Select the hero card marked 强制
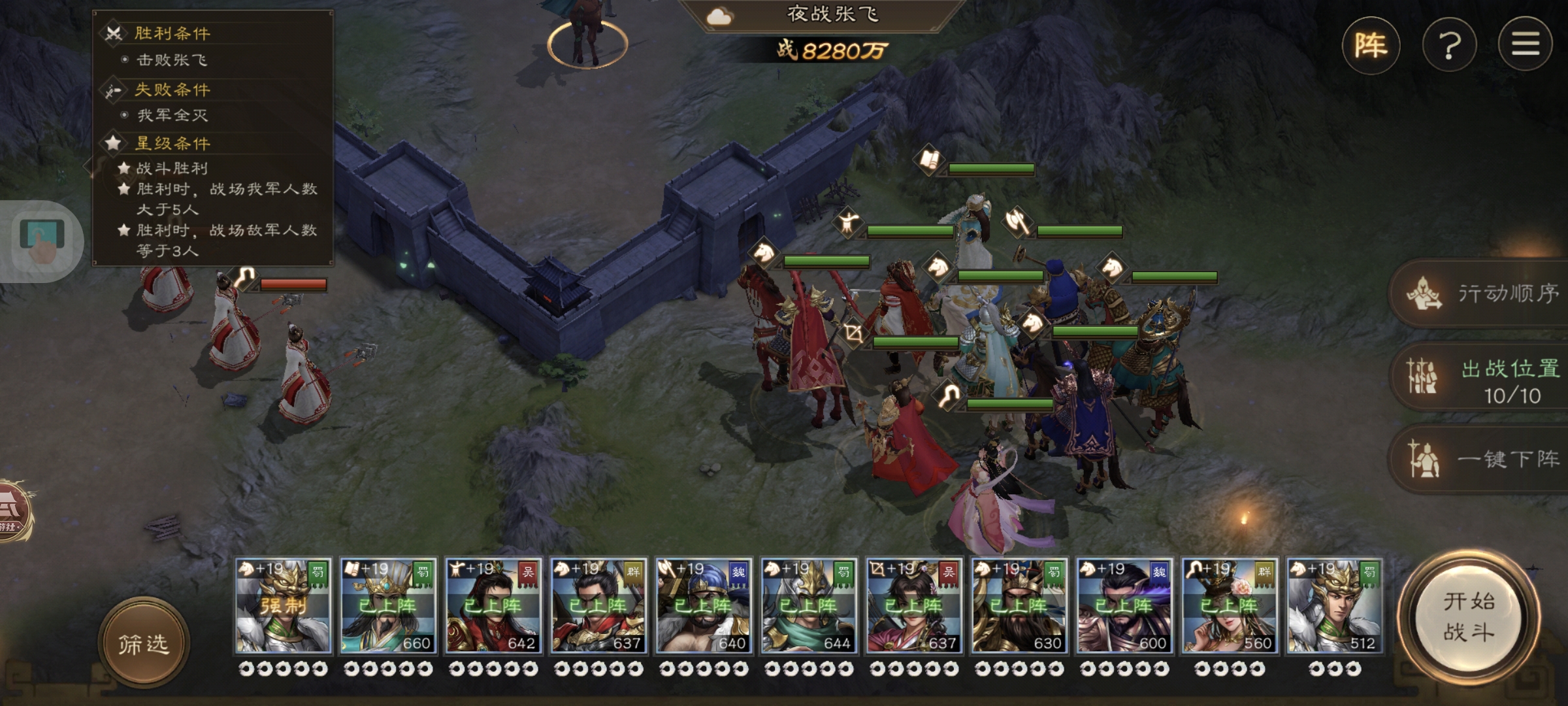Screen dimensions: 1568x706 tap(284, 606)
